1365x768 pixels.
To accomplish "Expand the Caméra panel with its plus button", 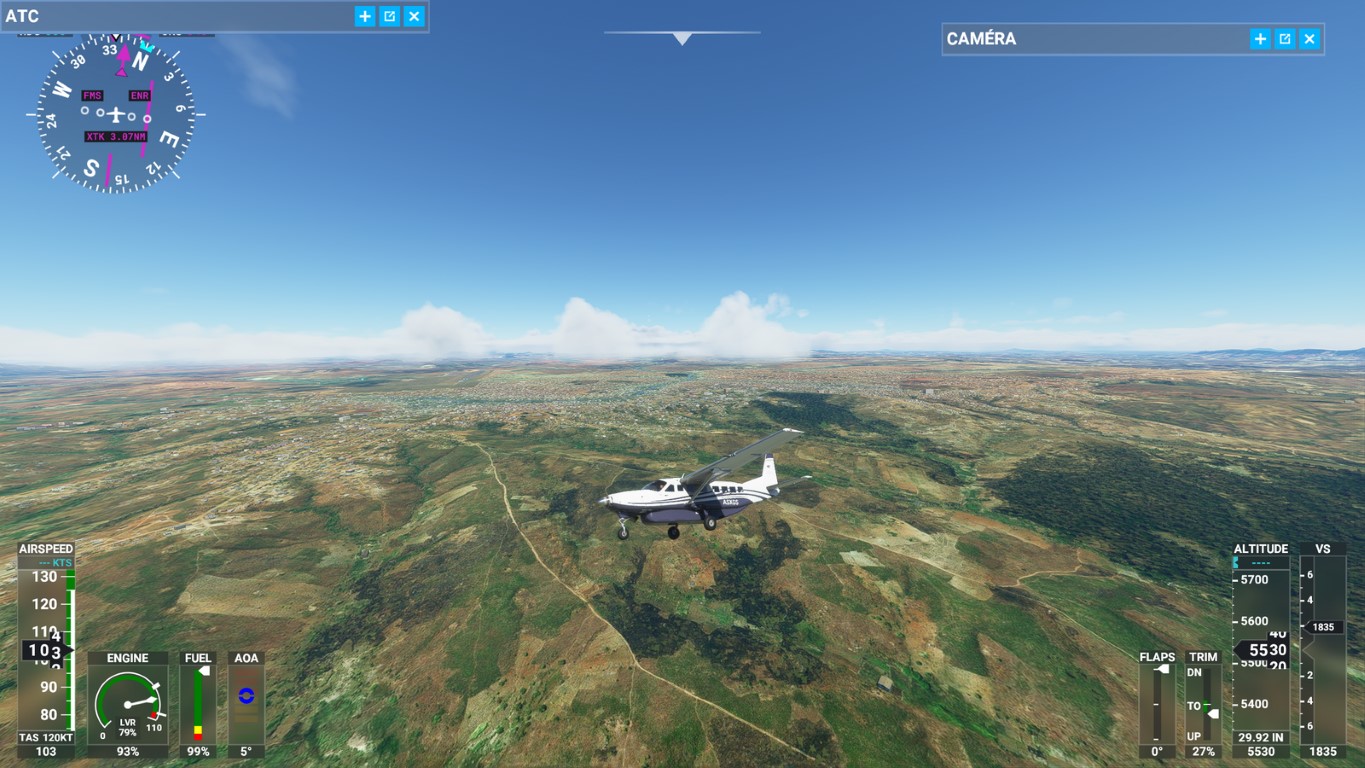I will [1260, 39].
